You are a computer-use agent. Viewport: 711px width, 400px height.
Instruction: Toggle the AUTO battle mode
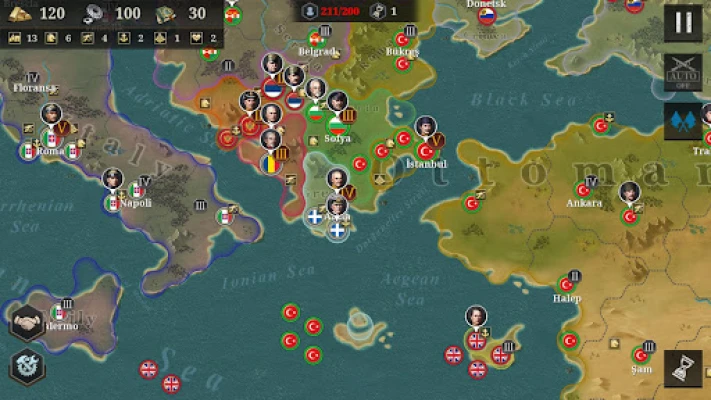click(x=683, y=72)
